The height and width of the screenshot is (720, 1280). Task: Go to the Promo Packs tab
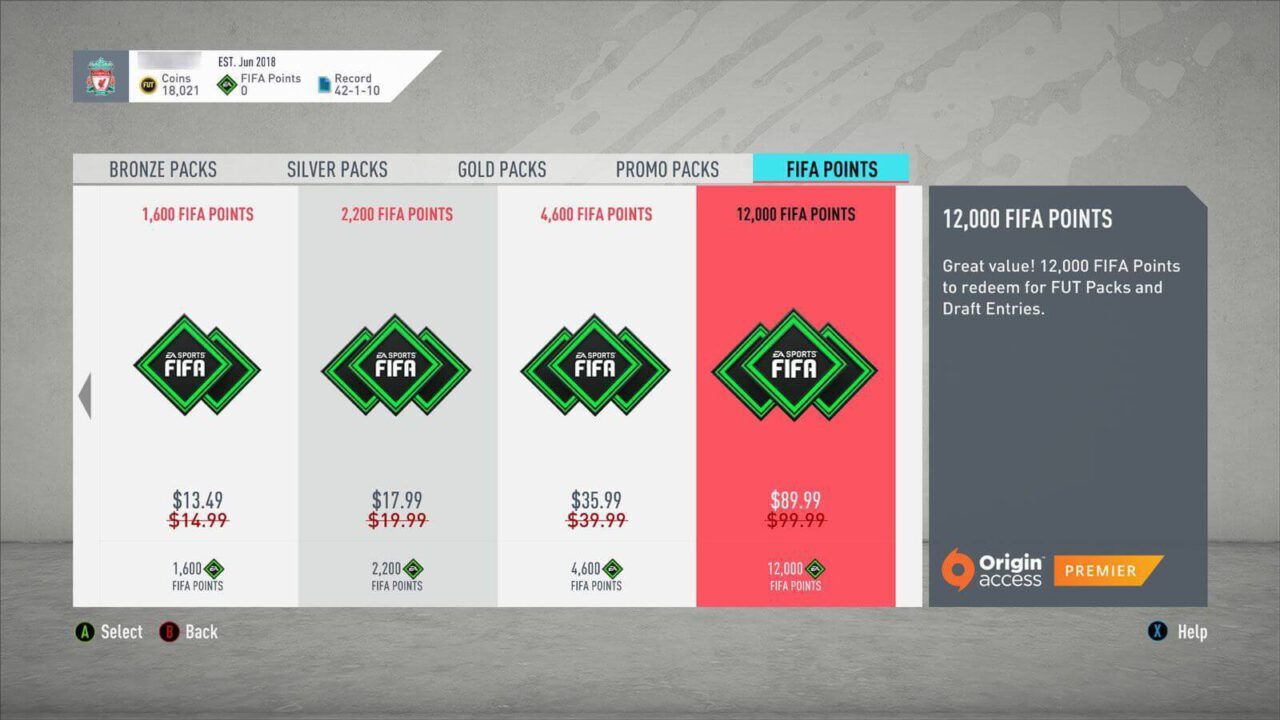pyautogui.click(x=667, y=169)
